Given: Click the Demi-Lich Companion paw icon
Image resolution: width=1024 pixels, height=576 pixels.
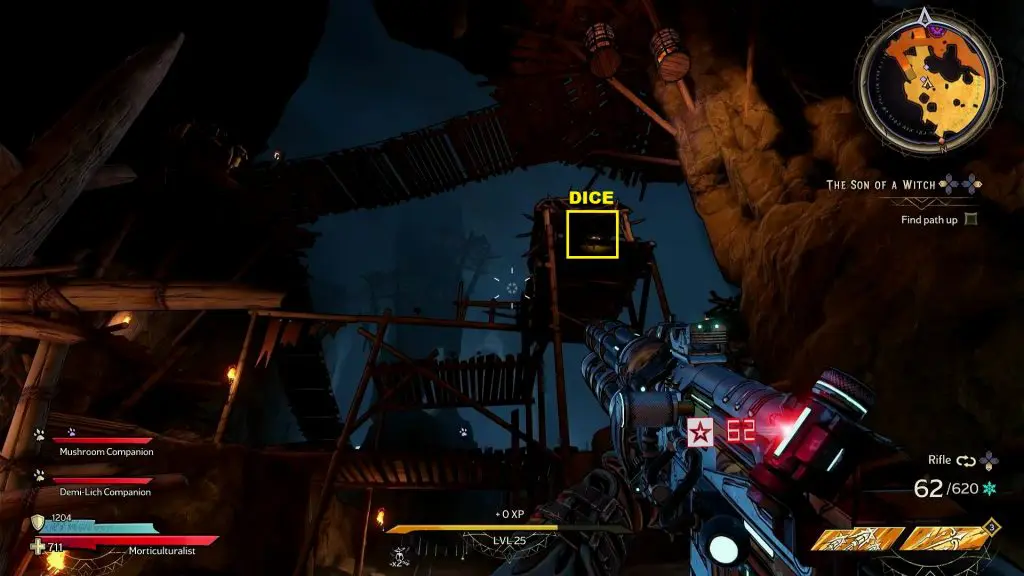Looking at the screenshot, I should 39,476.
